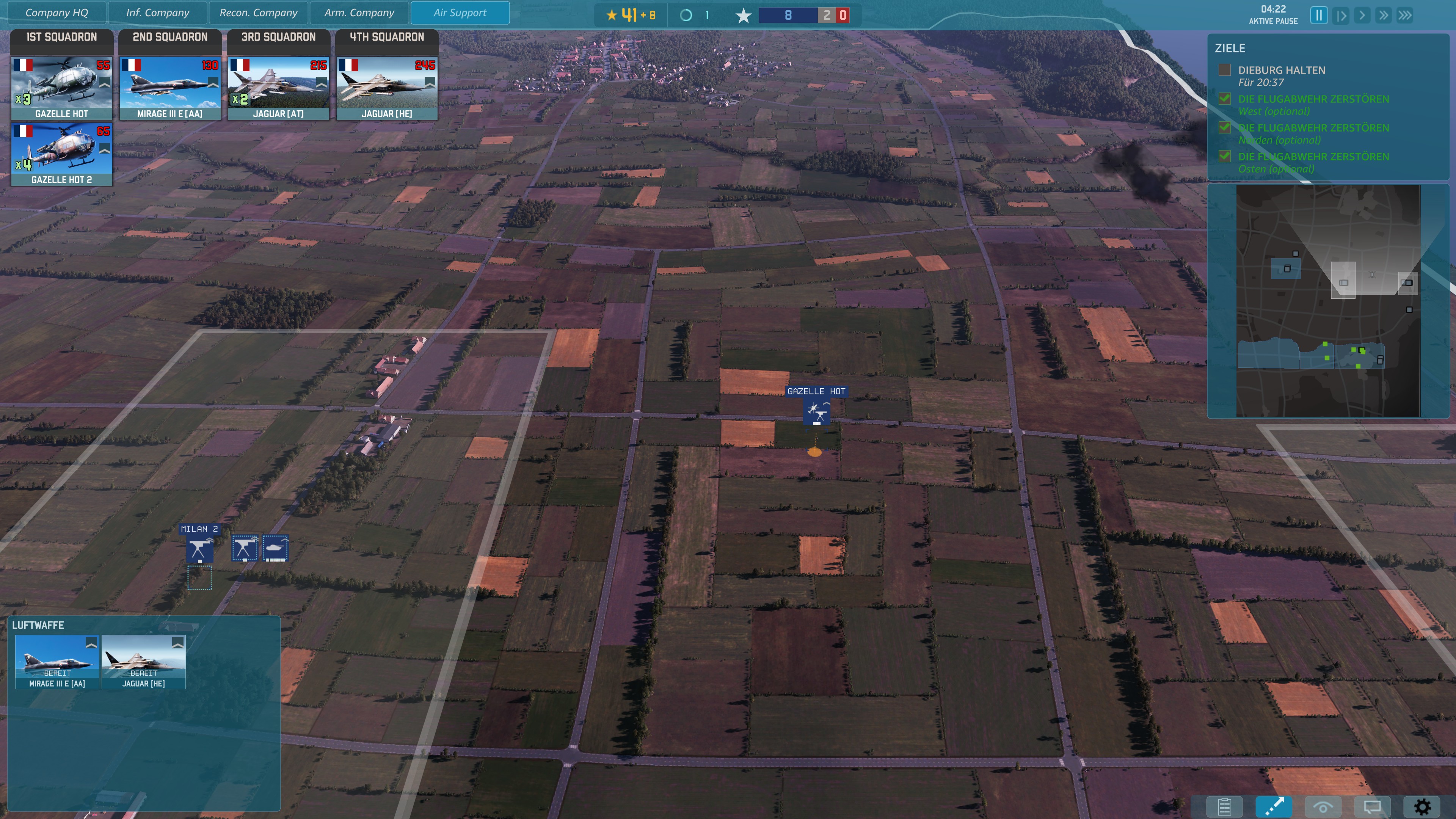This screenshot has width=1456, height=819.
Task: Open the chat message window
Action: [x=1372, y=806]
